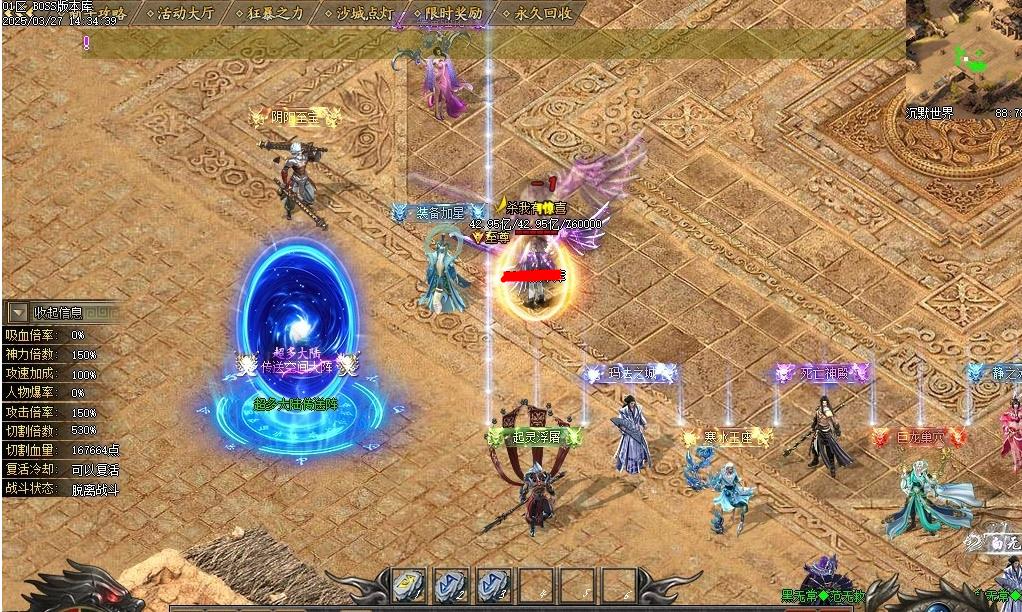Collapse the 收起信息 stats panel
Screen dimensions: 1022x612
[18, 313]
